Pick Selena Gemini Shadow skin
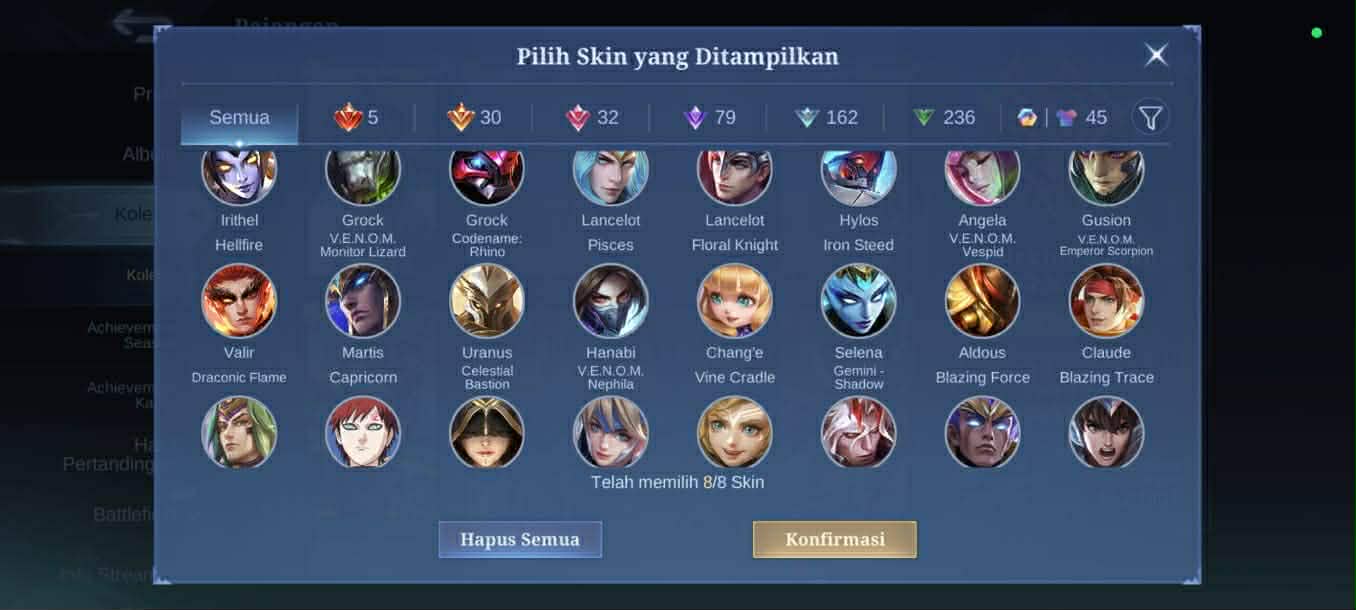 tap(859, 301)
